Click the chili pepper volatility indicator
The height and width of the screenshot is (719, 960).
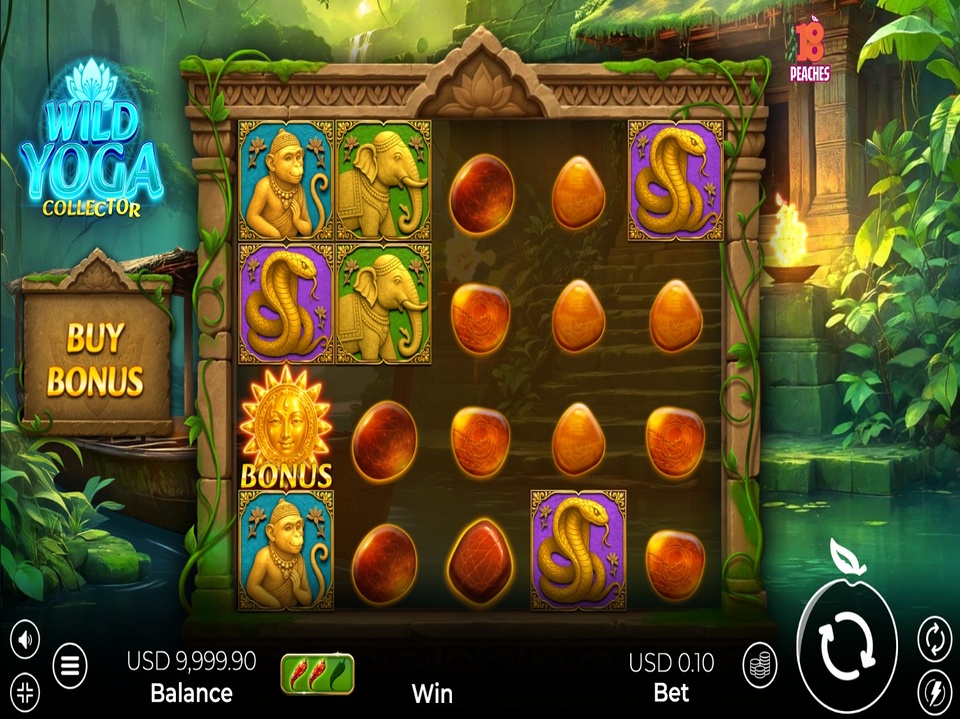click(x=316, y=672)
